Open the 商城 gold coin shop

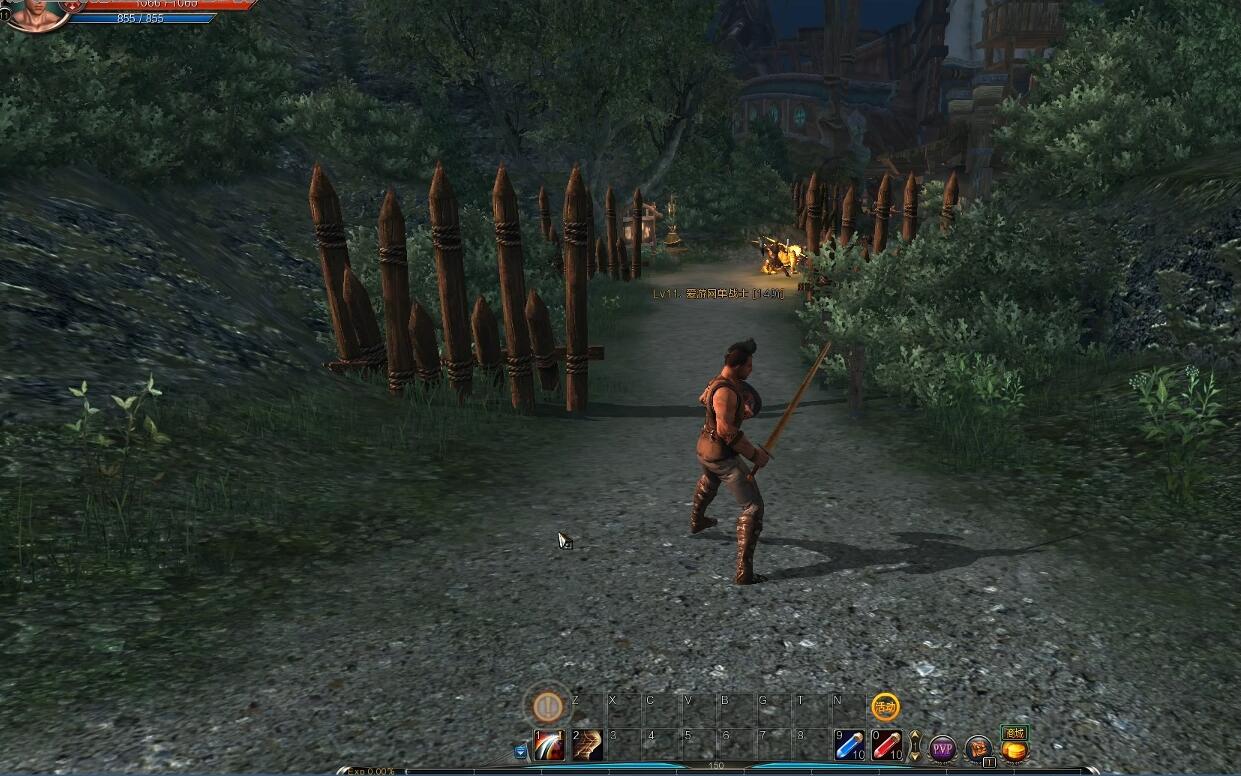[1015, 746]
